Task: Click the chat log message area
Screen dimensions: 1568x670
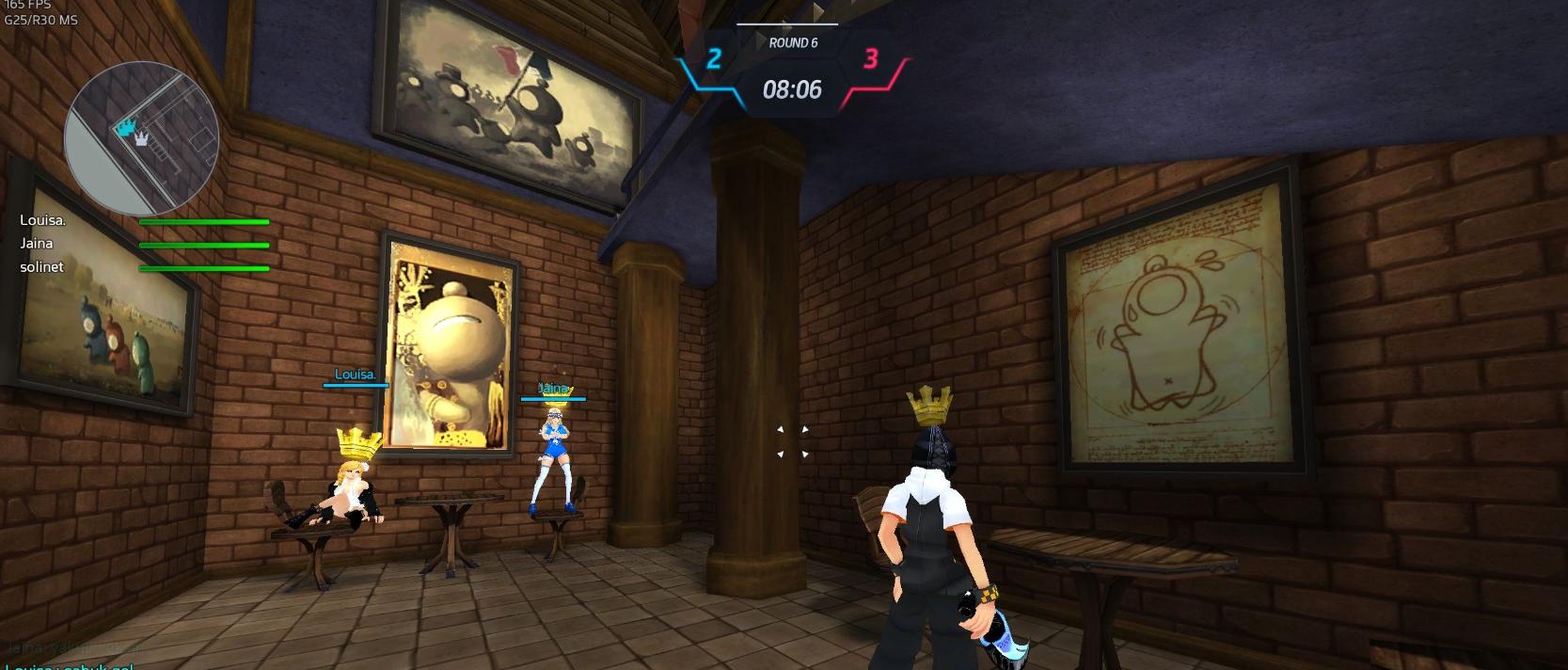Action: tap(73, 658)
